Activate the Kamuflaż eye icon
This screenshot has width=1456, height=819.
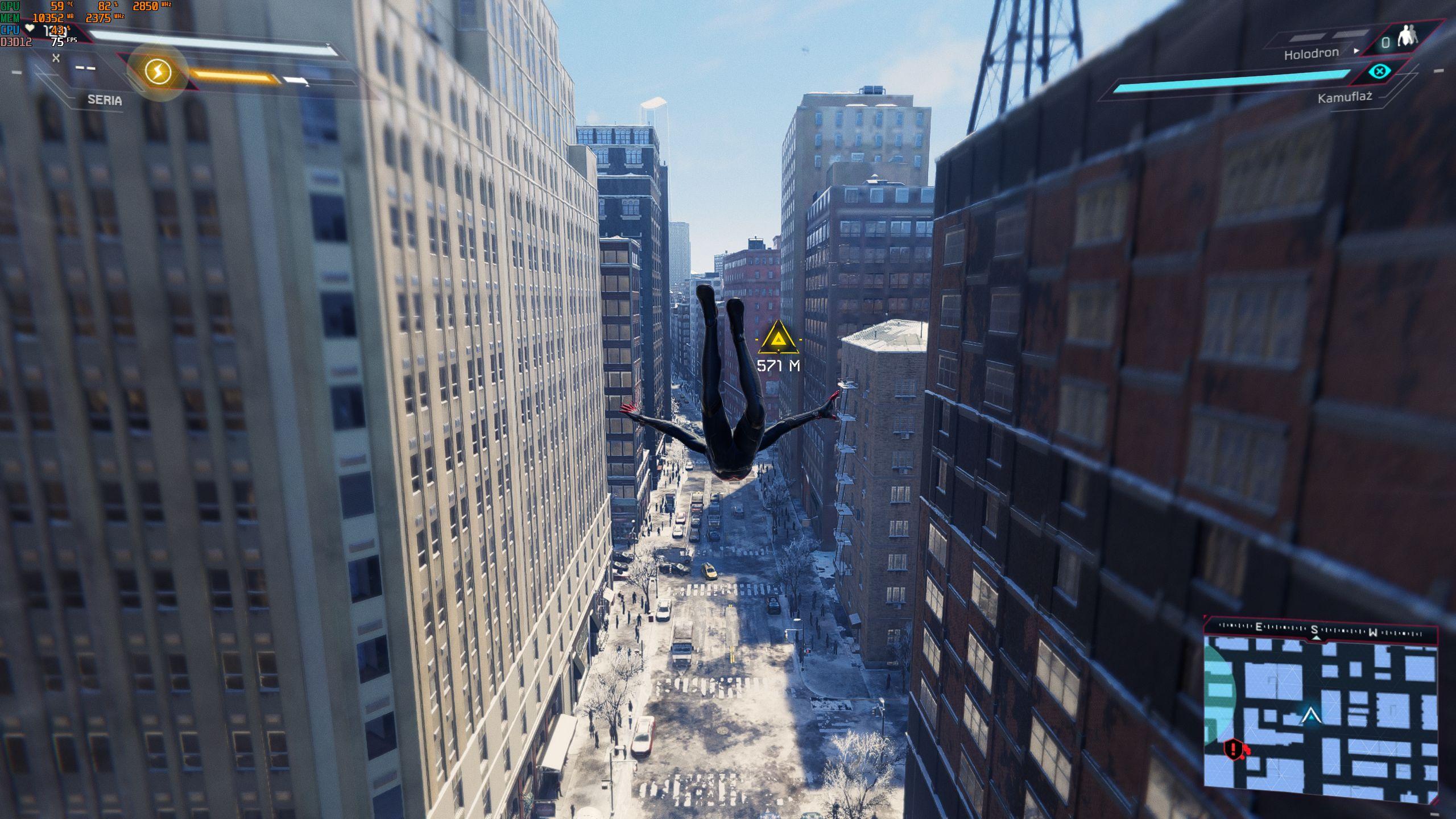1379,72
